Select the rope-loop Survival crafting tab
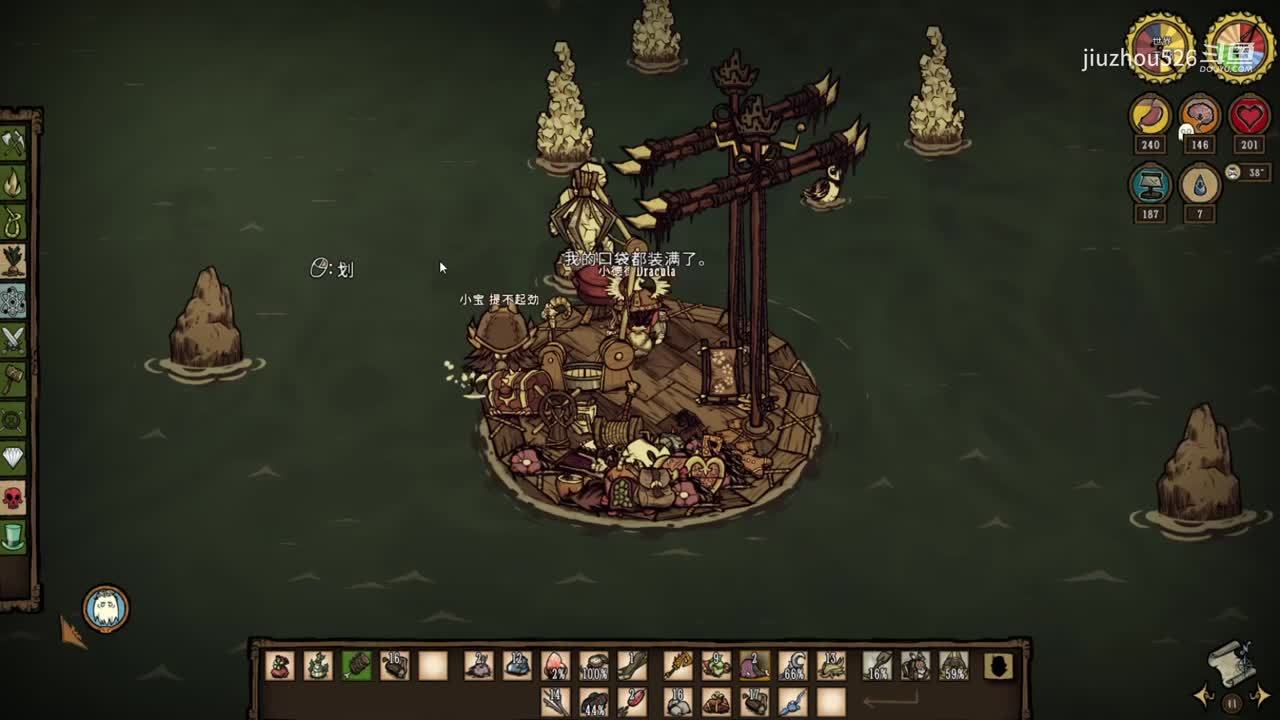The height and width of the screenshot is (720, 1280). click(x=13, y=222)
